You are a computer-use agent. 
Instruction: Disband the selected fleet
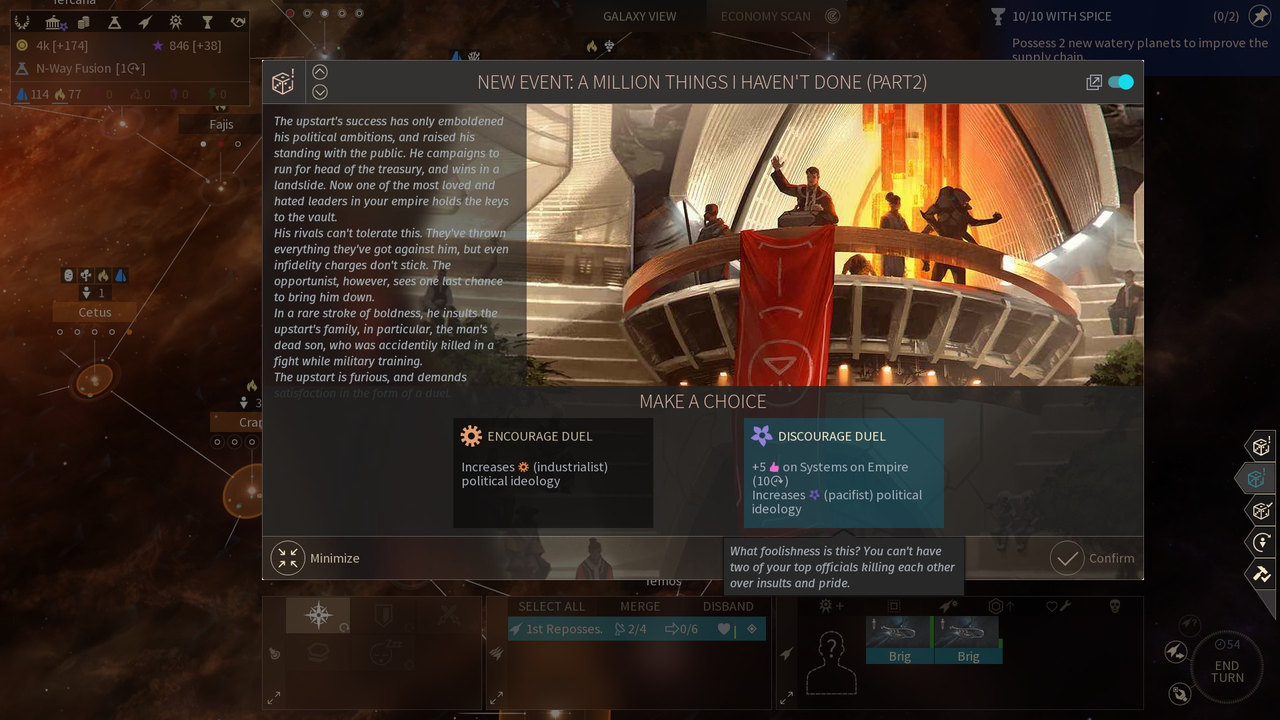pyautogui.click(x=728, y=606)
